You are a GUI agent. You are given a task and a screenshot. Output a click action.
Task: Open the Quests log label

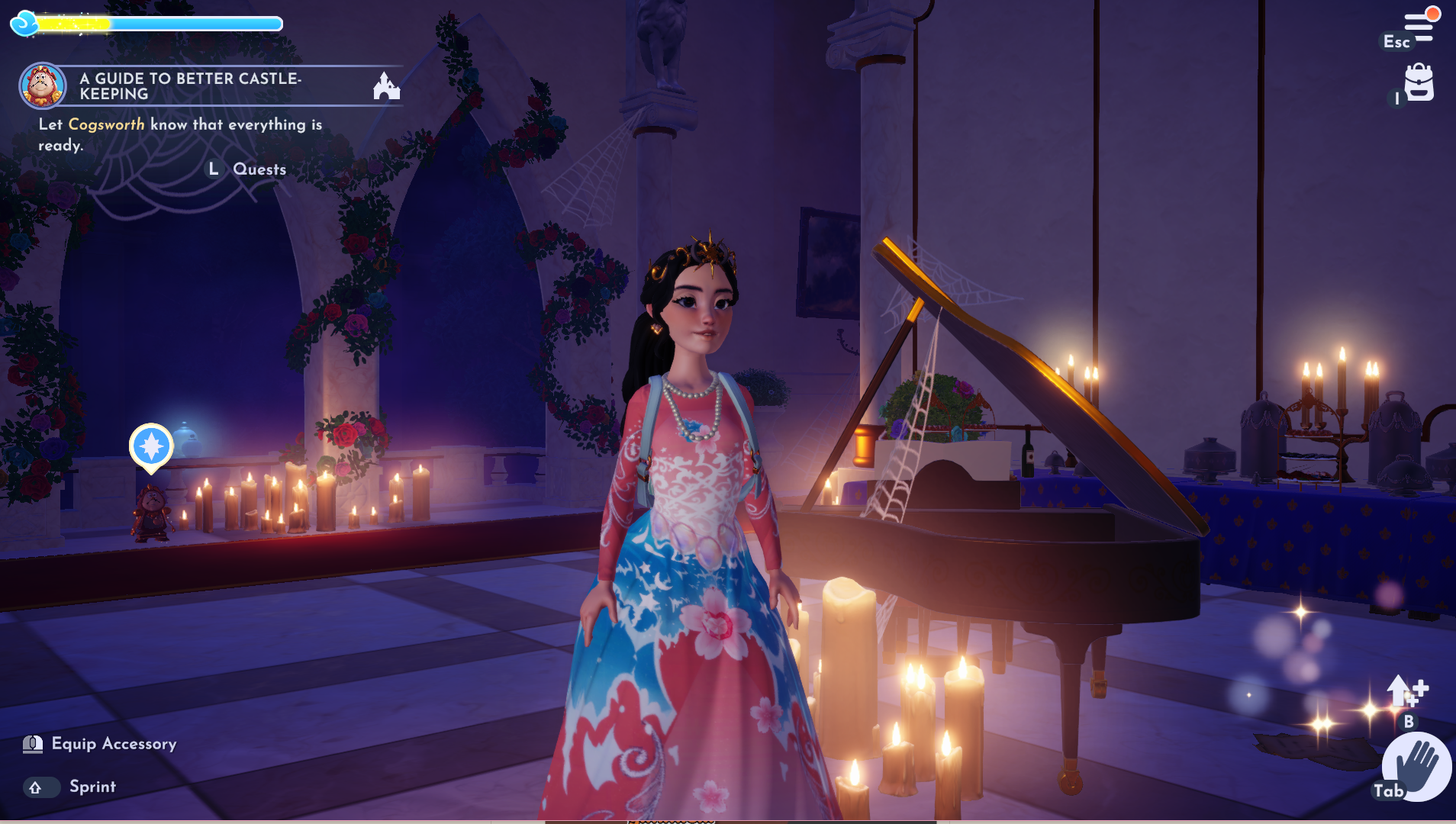(x=259, y=169)
